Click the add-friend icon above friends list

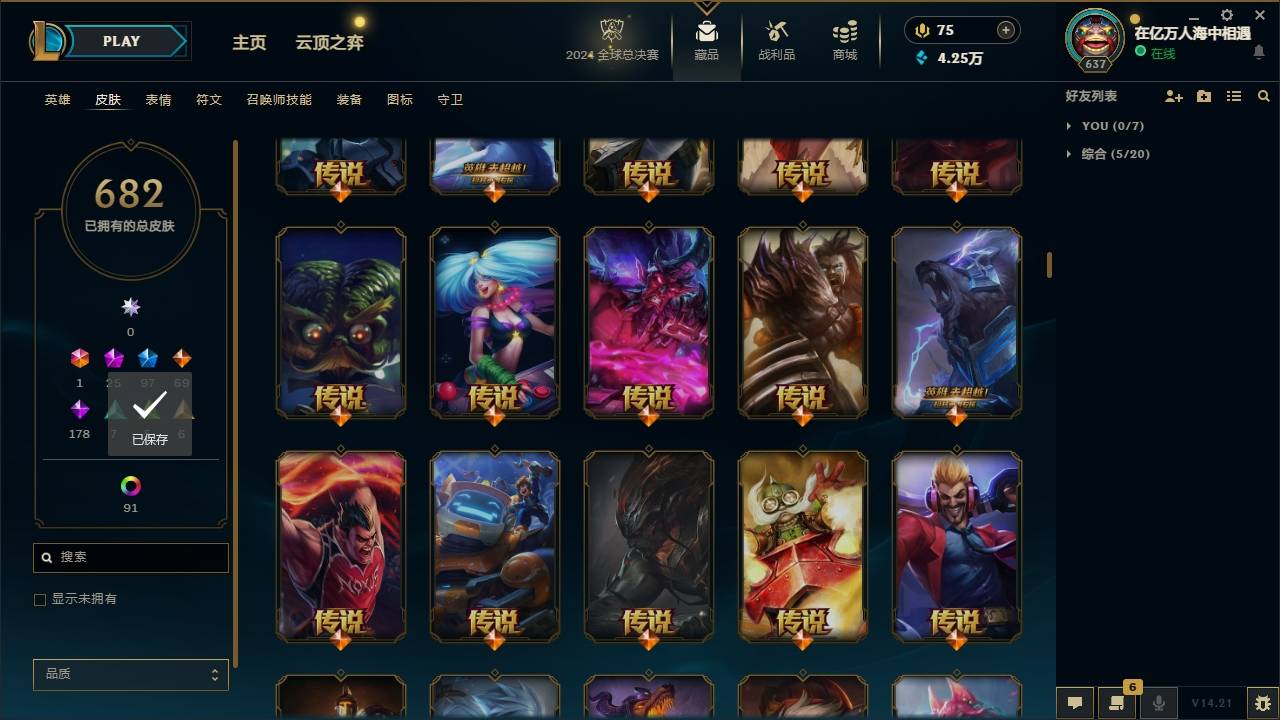(x=1174, y=96)
